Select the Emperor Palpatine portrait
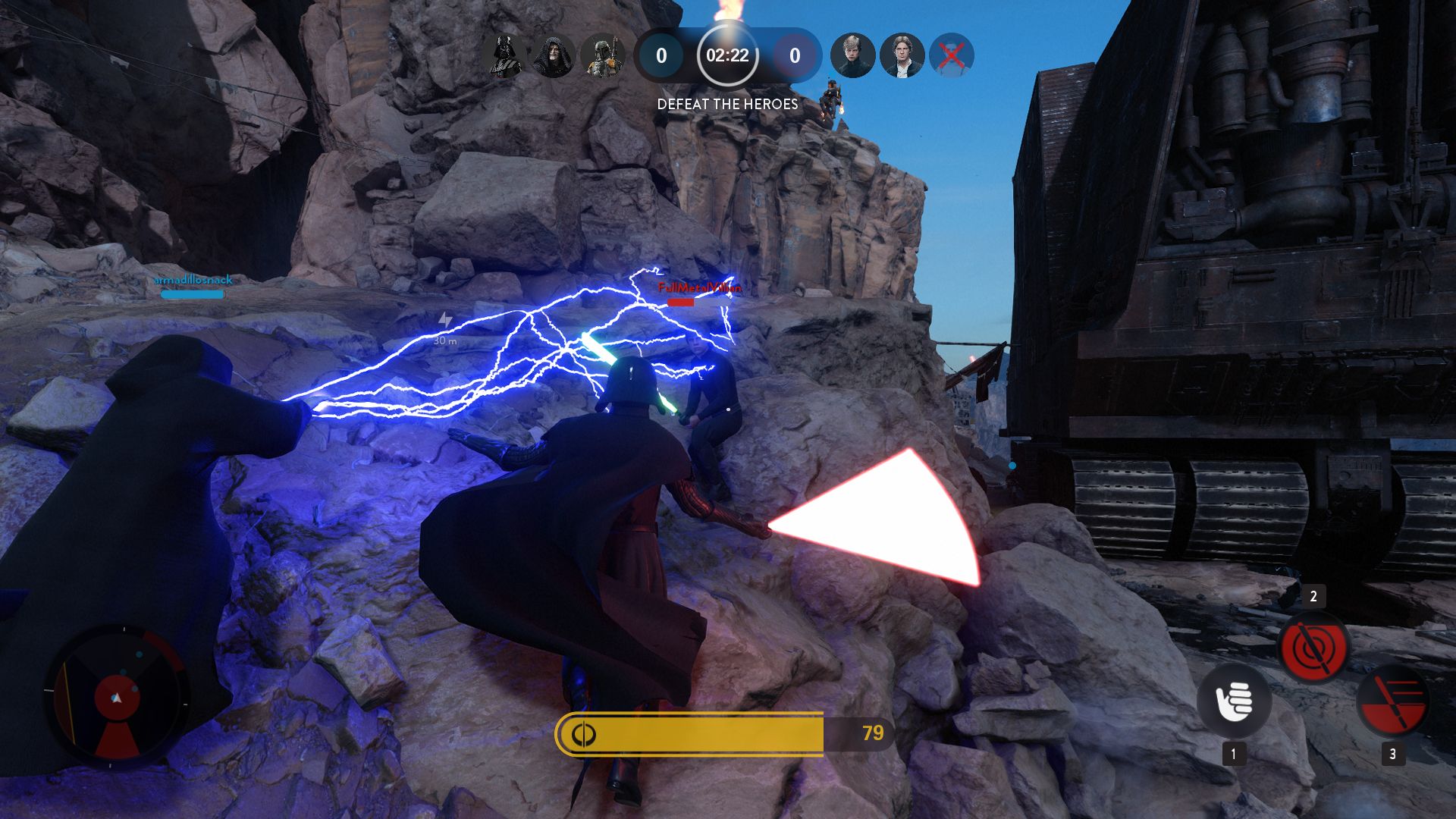 [553, 56]
